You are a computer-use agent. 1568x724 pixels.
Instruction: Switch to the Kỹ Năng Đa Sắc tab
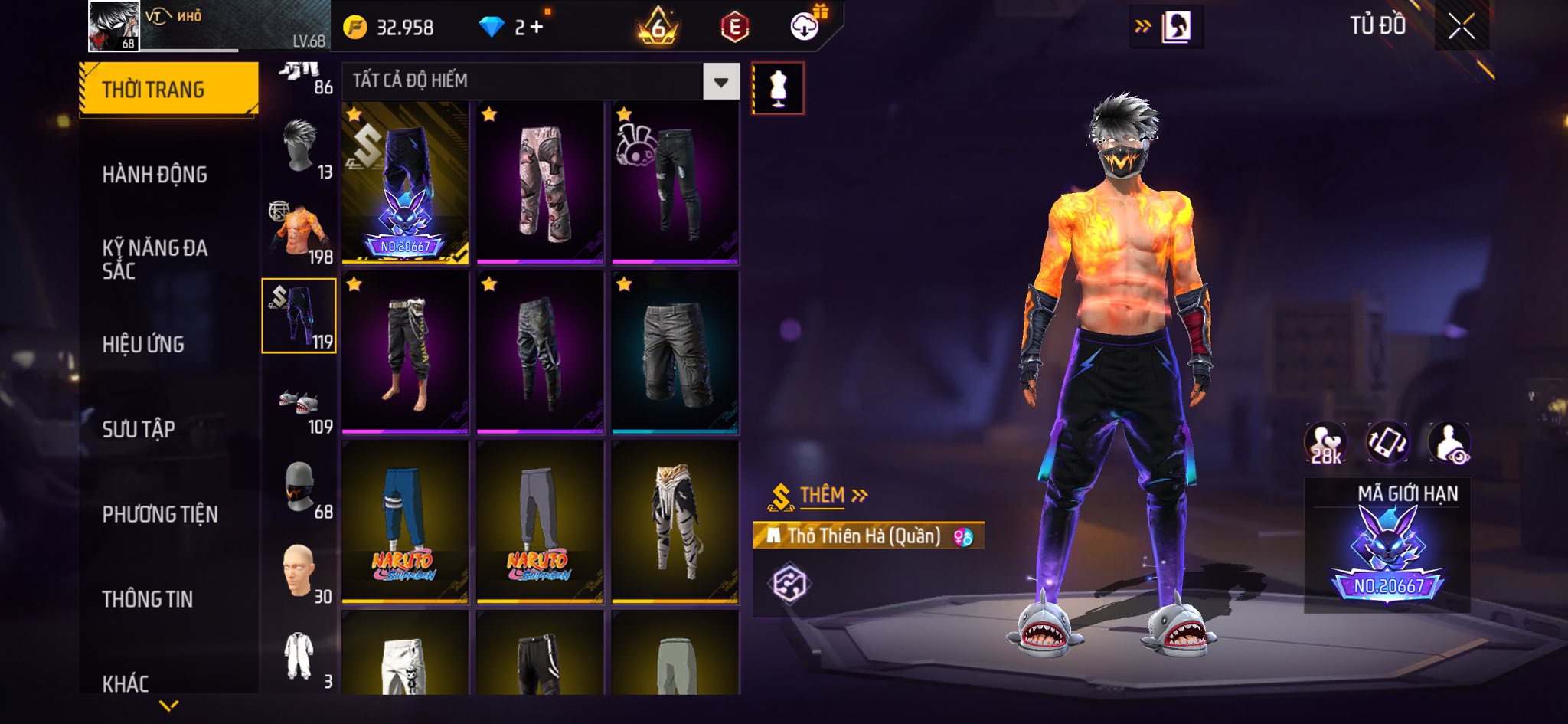click(x=155, y=259)
